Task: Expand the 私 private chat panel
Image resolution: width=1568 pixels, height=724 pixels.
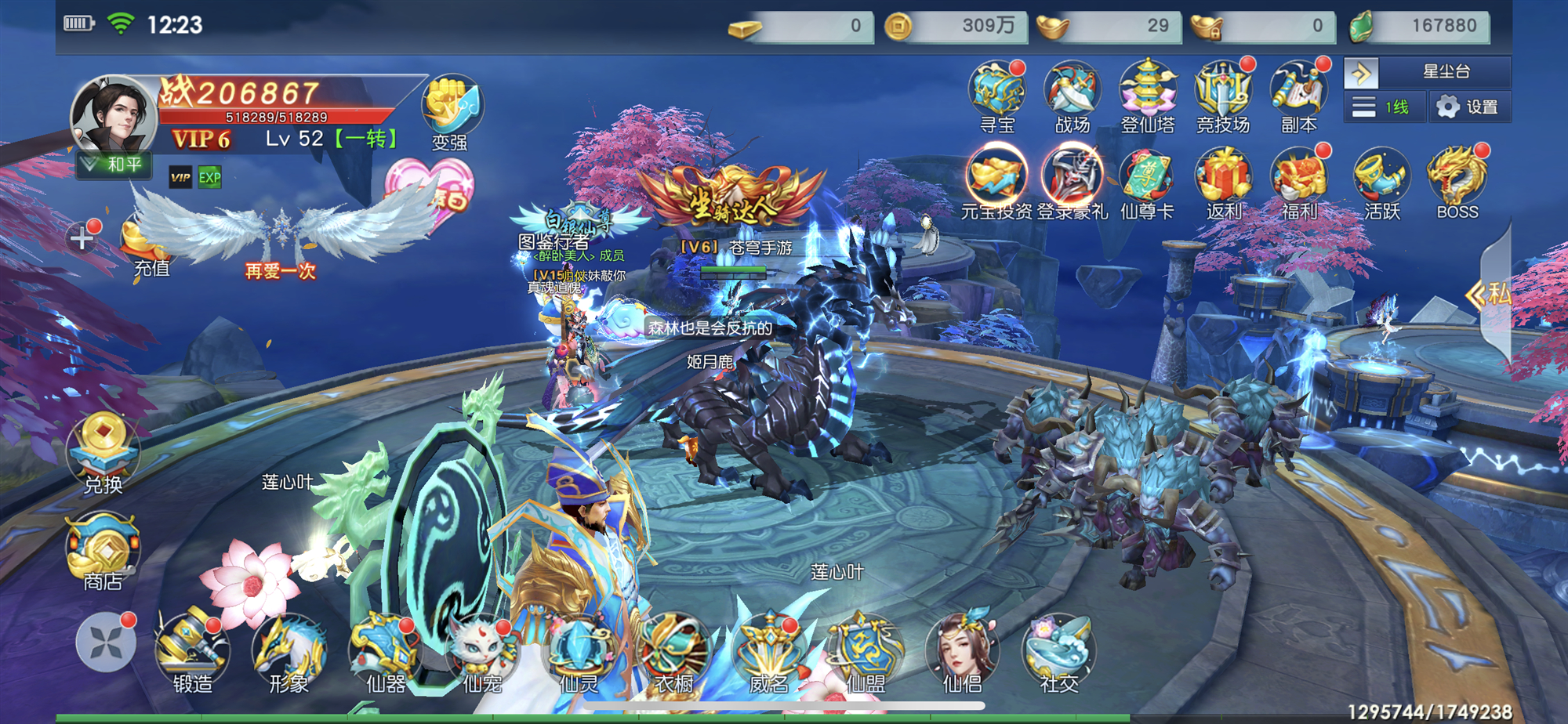Action: 1490,294
